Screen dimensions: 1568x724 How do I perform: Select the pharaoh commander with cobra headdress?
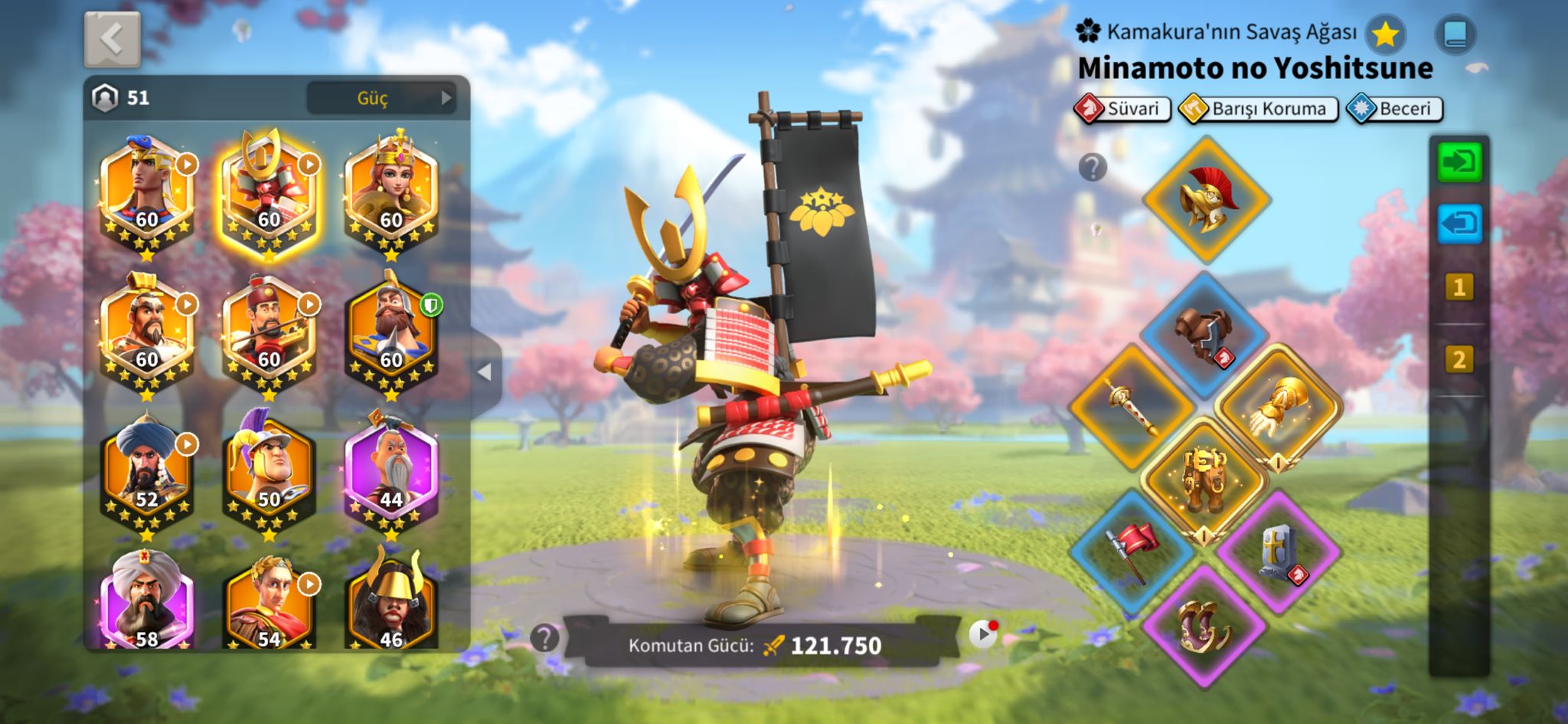point(146,192)
